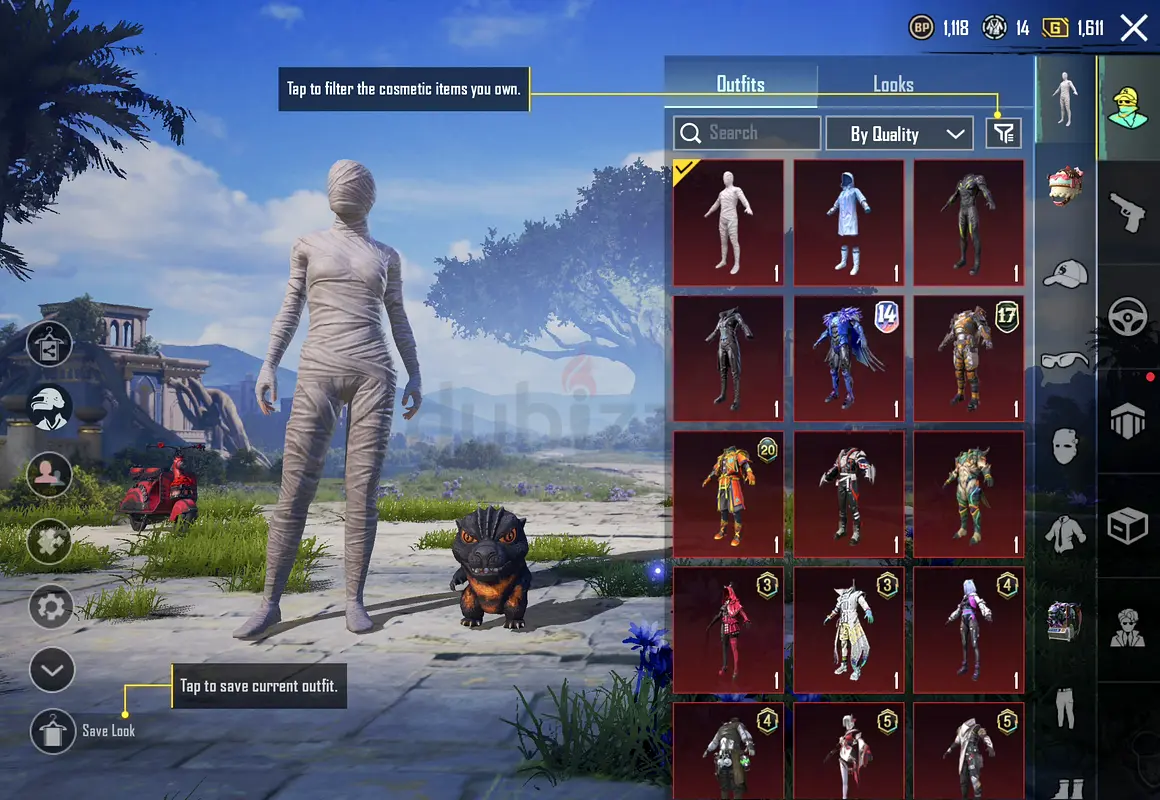The height and width of the screenshot is (800, 1160).
Task: Open the supply crate box section
Action: point(1128,525)
